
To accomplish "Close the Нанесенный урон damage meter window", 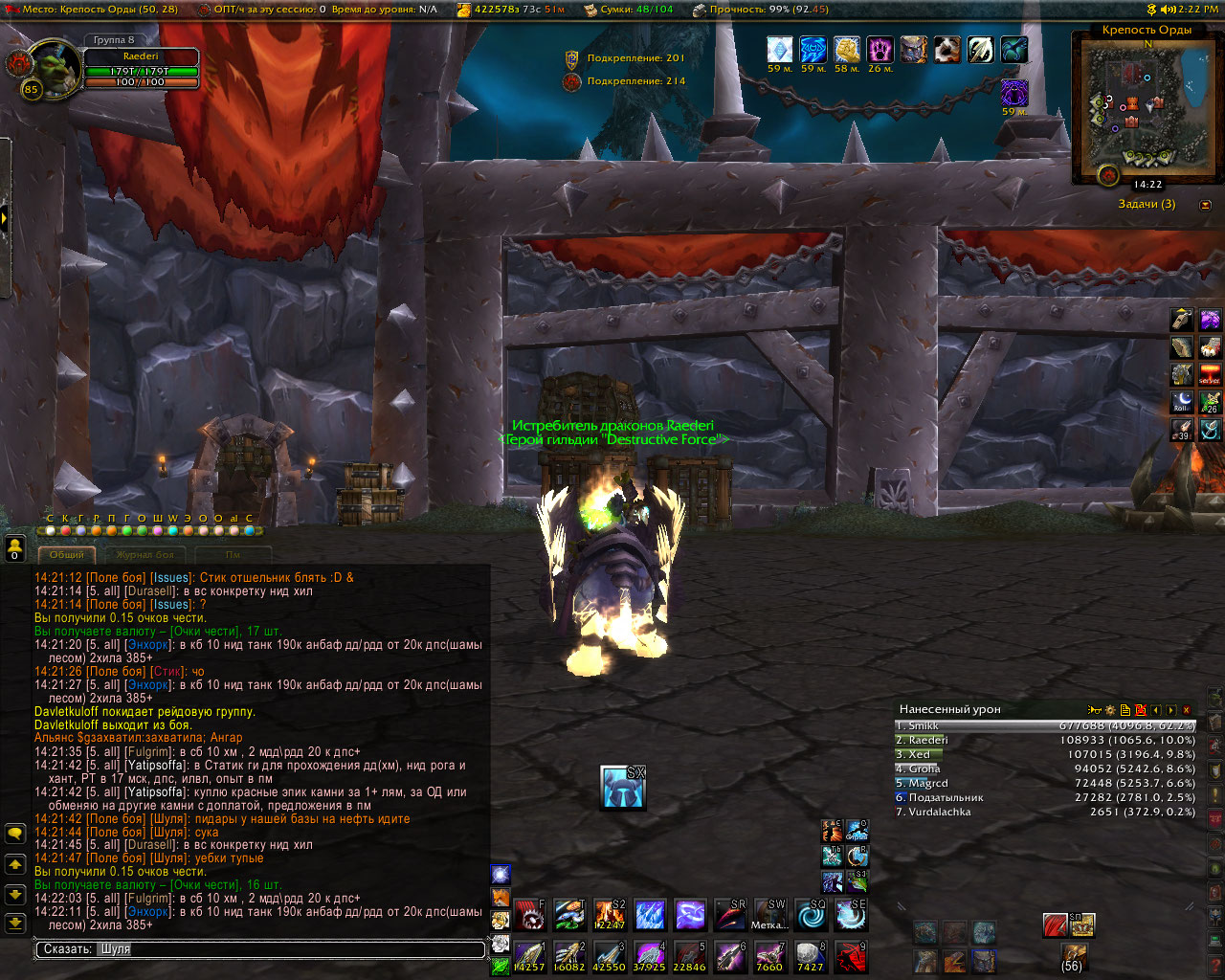I will click(1187, 710).
